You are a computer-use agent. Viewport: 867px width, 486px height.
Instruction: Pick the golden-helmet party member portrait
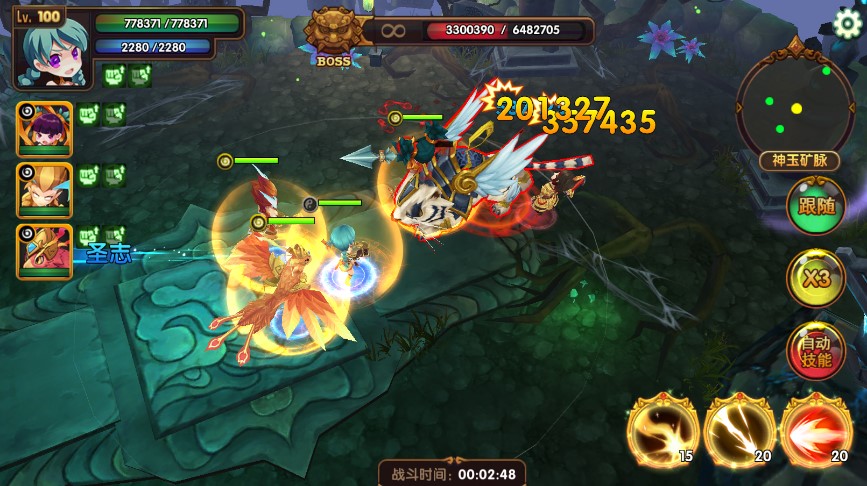tap(45, 251)
